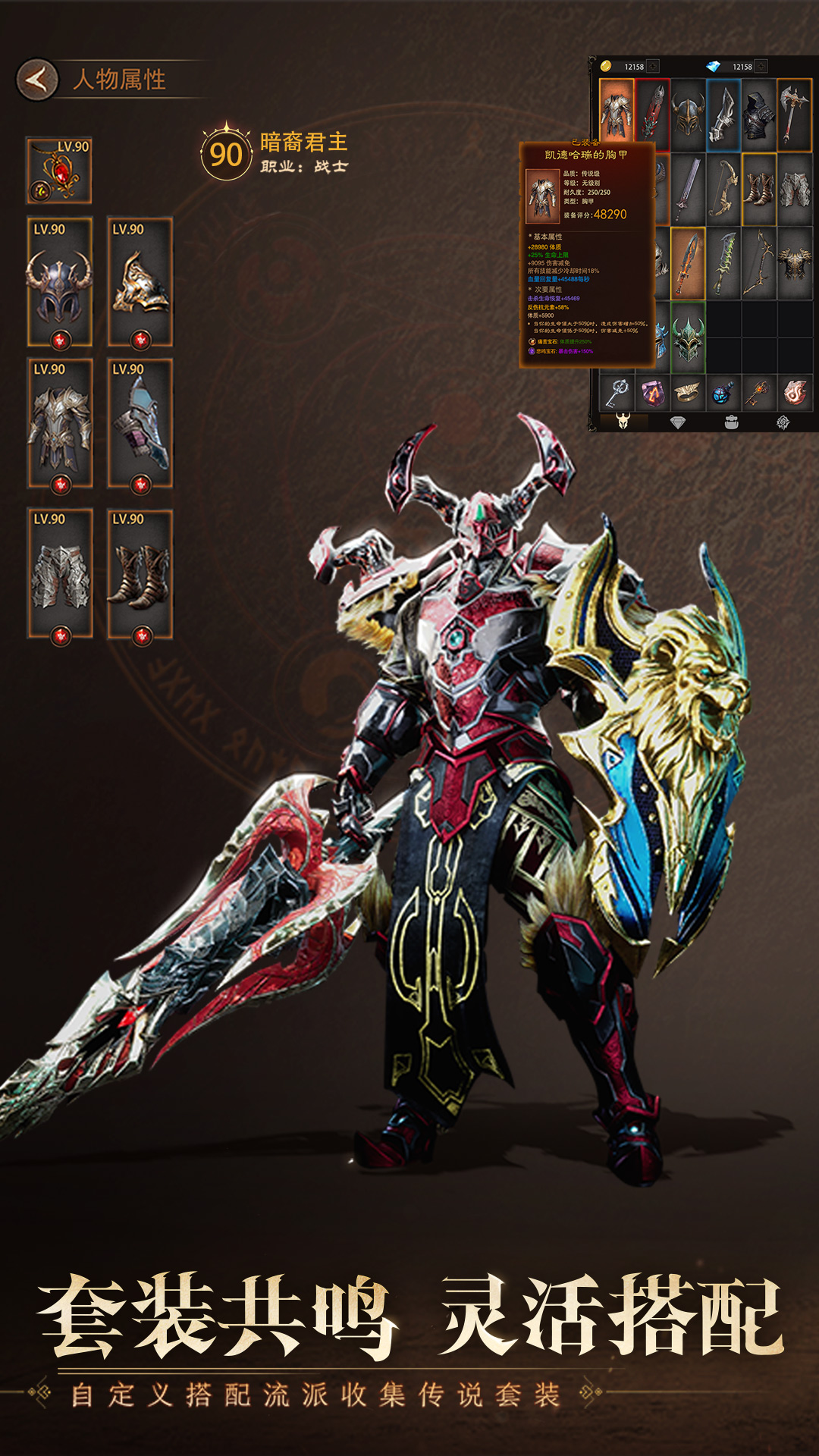Select the equipped LV.90 leg armor slot
This screenshot has width=819, height=1456.
(59, 573)
